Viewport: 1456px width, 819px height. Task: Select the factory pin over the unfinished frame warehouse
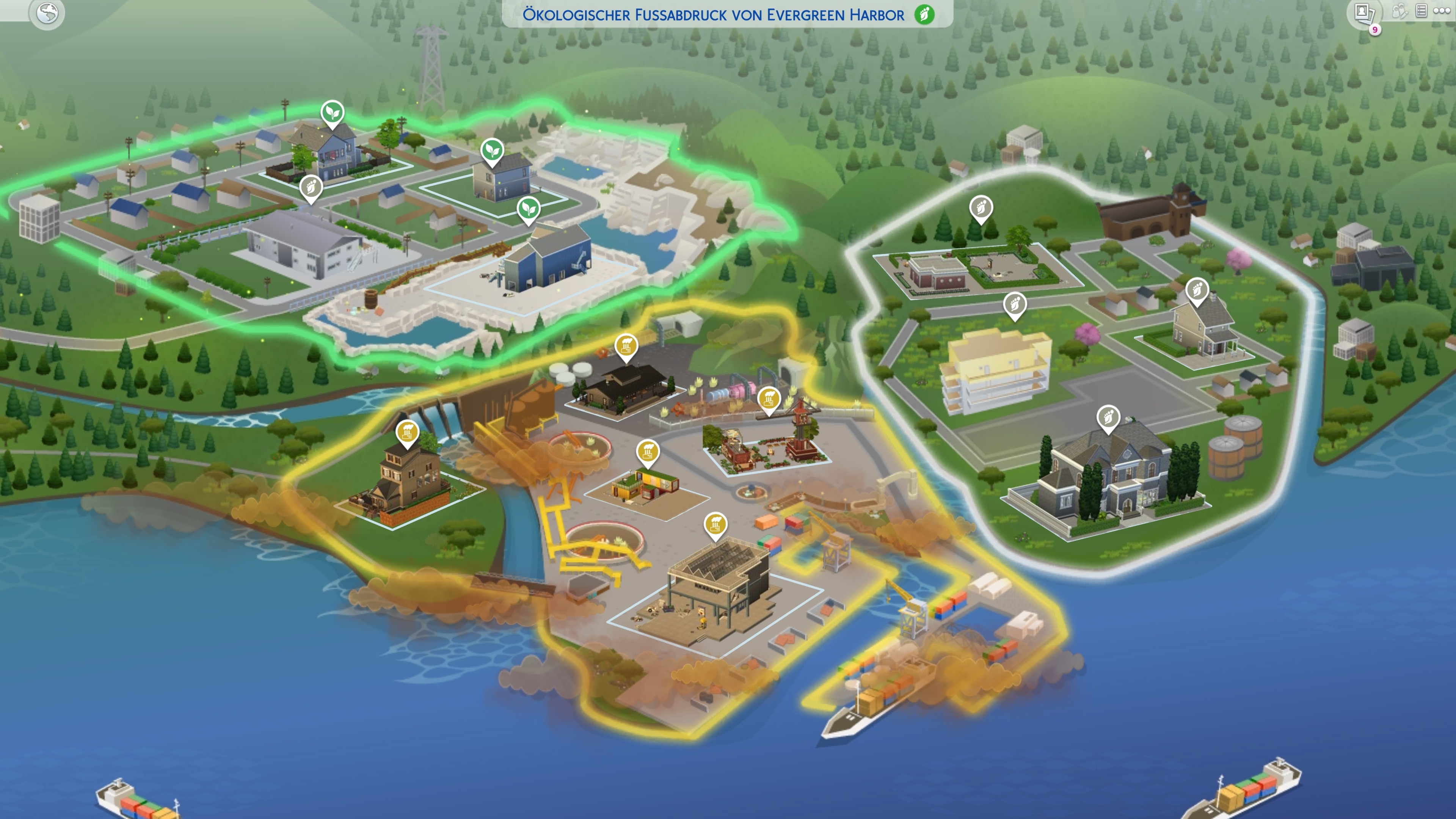[x=715, y=524]
